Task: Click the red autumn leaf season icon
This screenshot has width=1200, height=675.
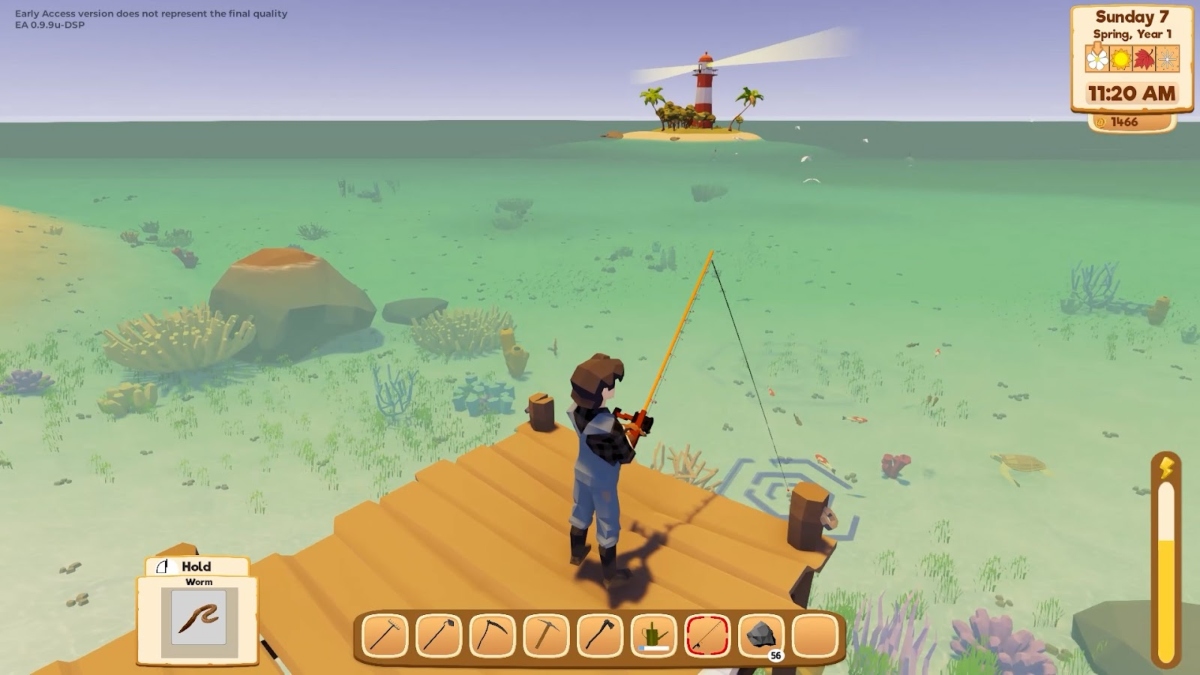Action: [1144, 58]
